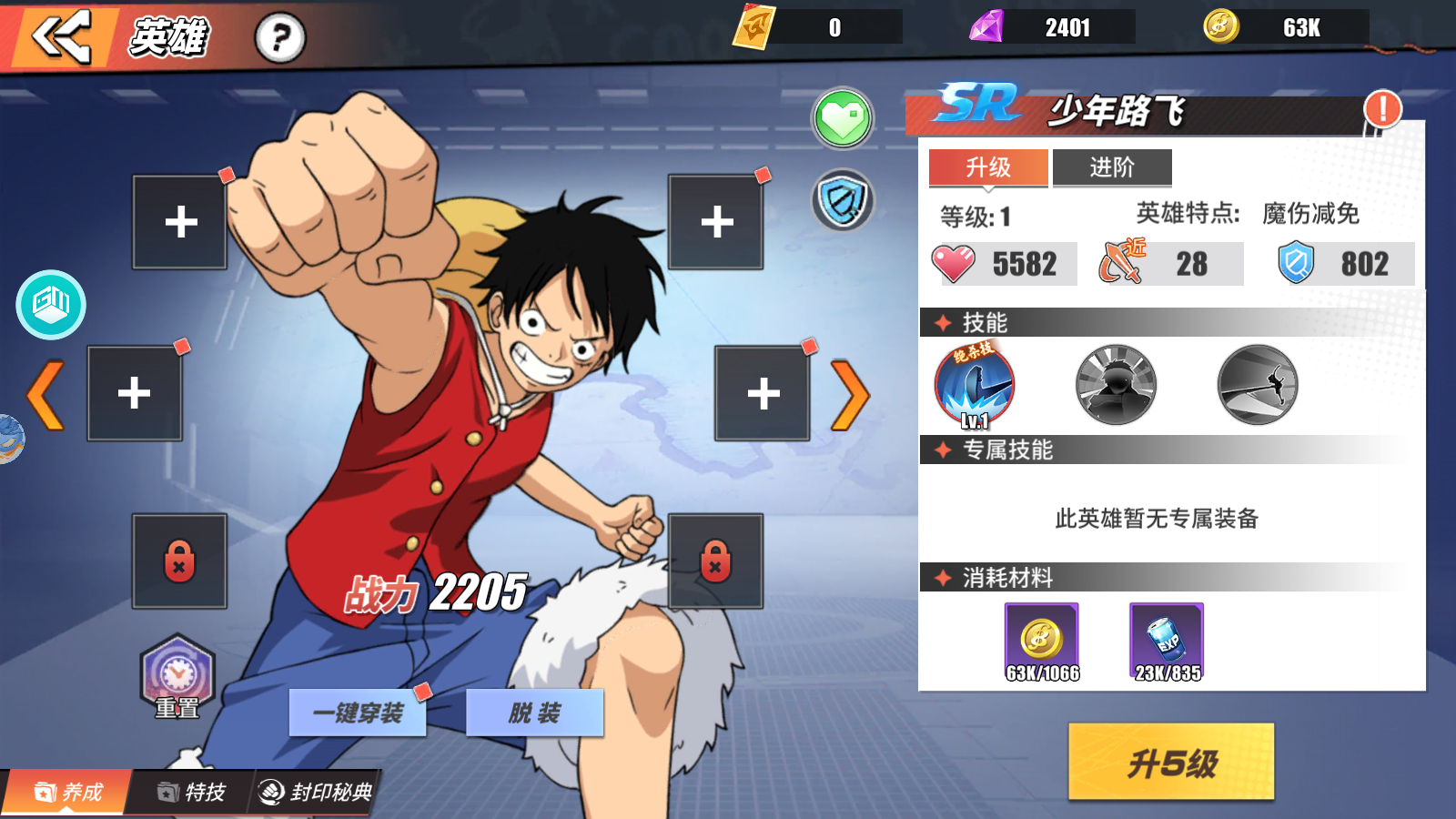
Task: Switch to the 特技 bottom tab
Action: 191,793
